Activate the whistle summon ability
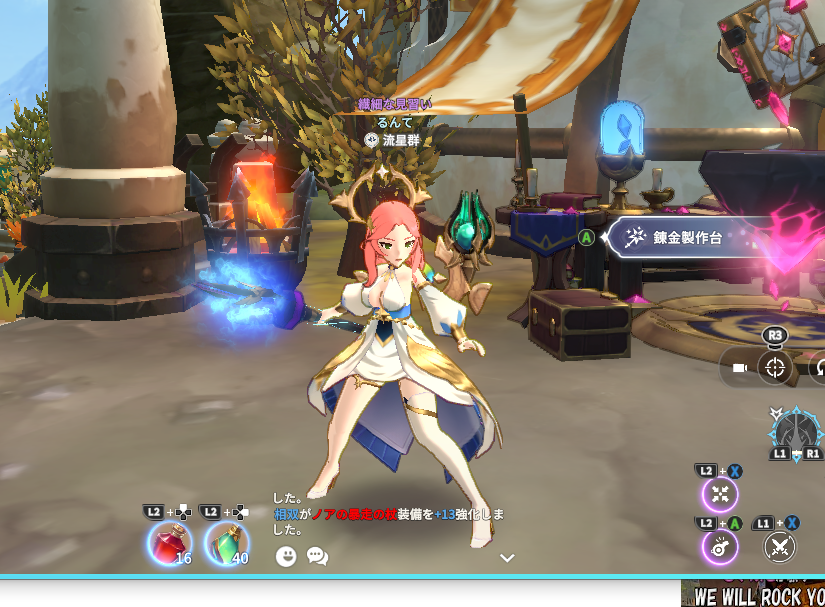Viewport: 825px width, 607px height. click(x=720, y=547)
